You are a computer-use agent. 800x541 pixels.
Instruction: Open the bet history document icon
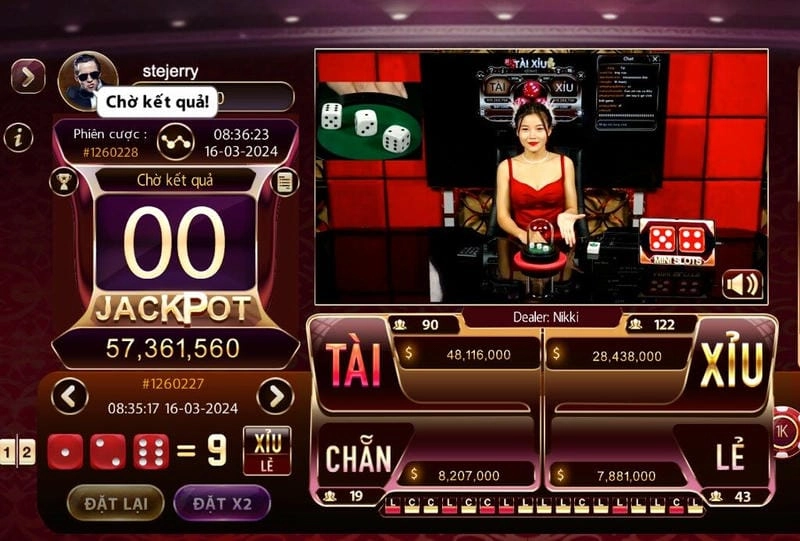click(285, 182)
